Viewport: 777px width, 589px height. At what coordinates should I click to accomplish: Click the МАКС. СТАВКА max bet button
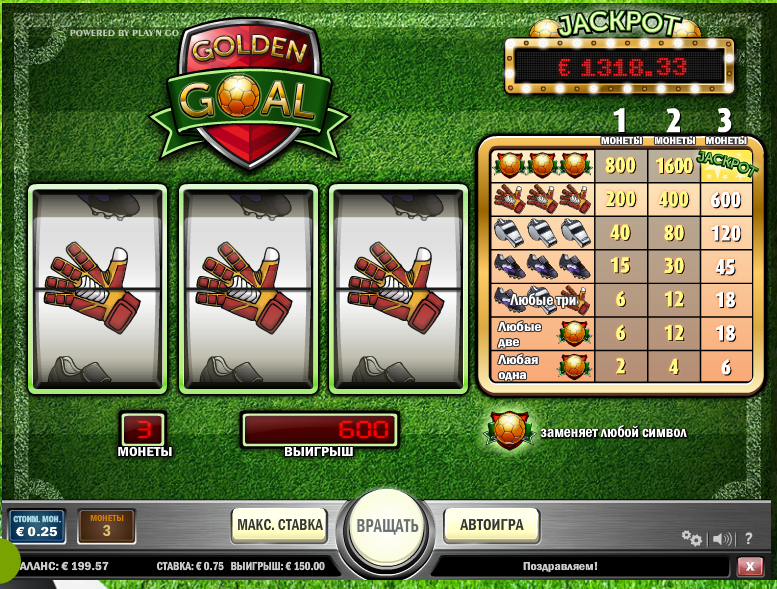click(x=280, y=524)
